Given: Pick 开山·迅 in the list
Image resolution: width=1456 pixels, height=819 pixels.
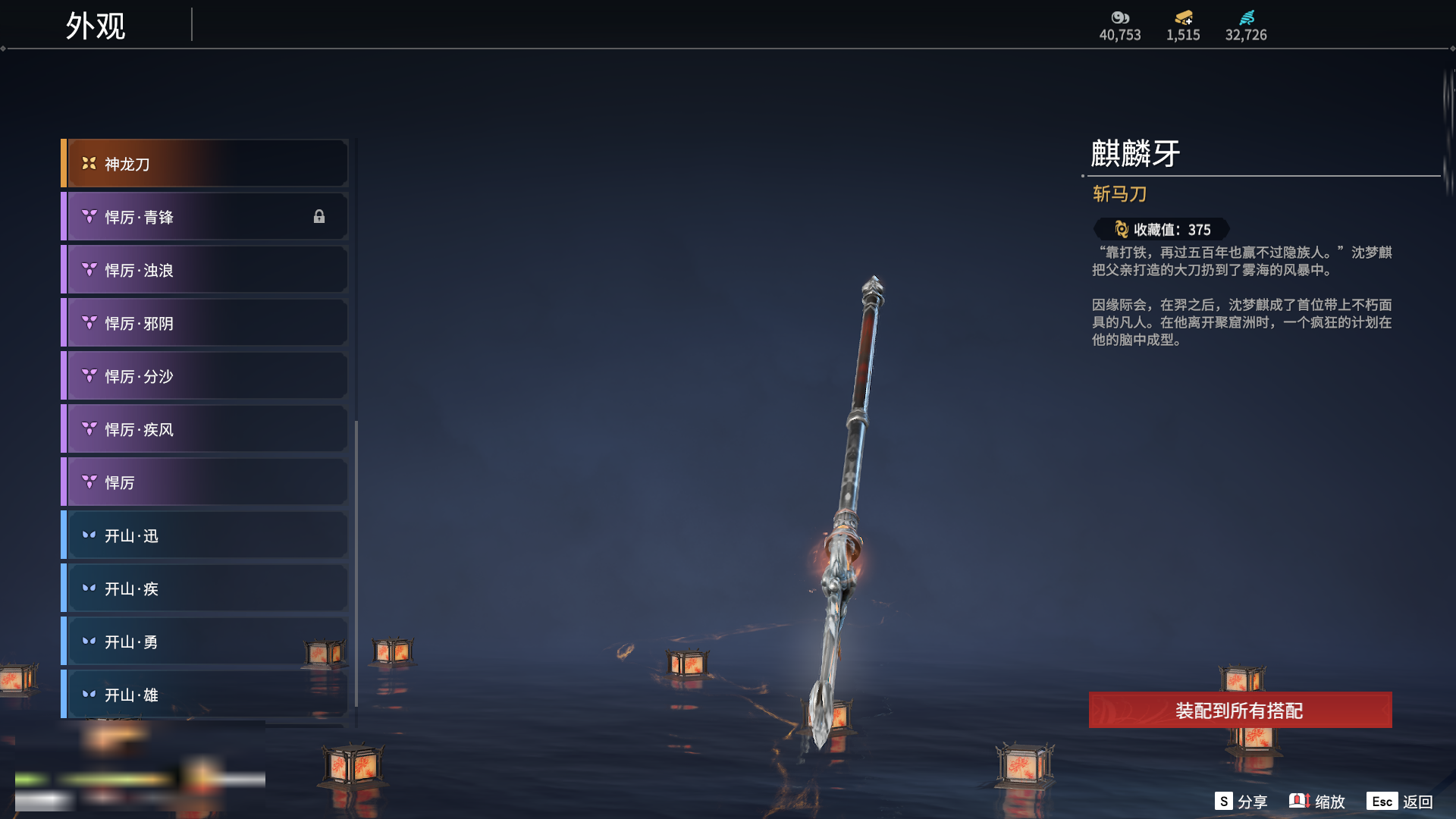Looking at the screenshot, I should pos(205,535).
